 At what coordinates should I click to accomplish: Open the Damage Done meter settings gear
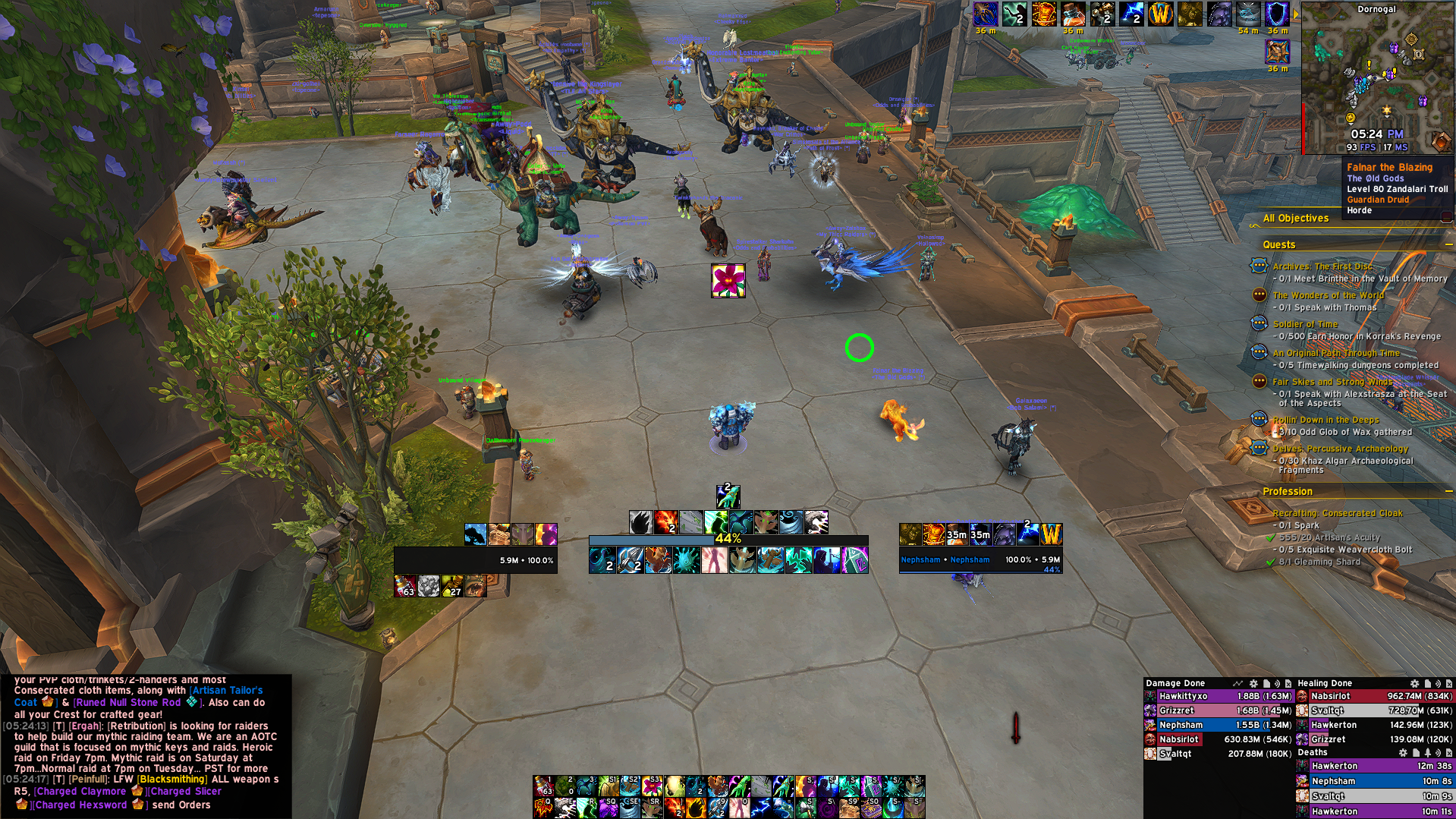[1253, 684]
